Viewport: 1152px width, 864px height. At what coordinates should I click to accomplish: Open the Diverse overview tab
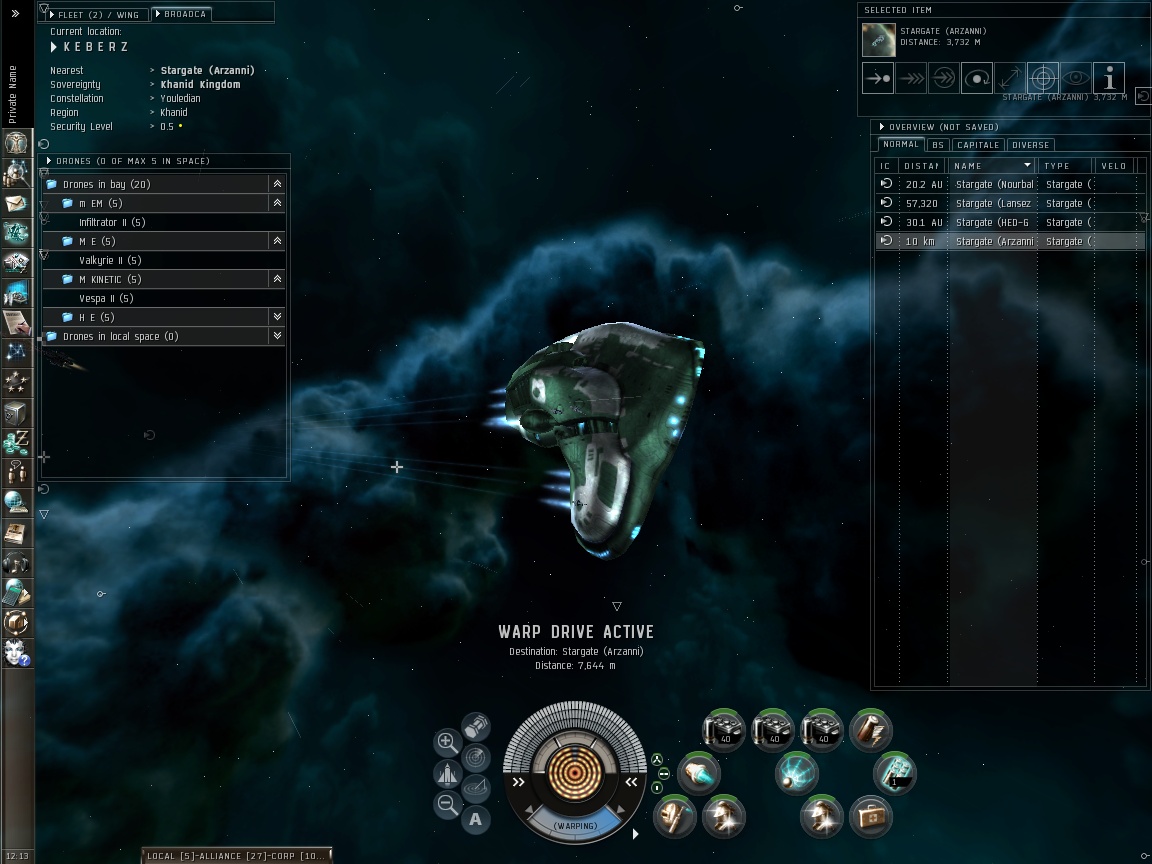click(1030, 145)
